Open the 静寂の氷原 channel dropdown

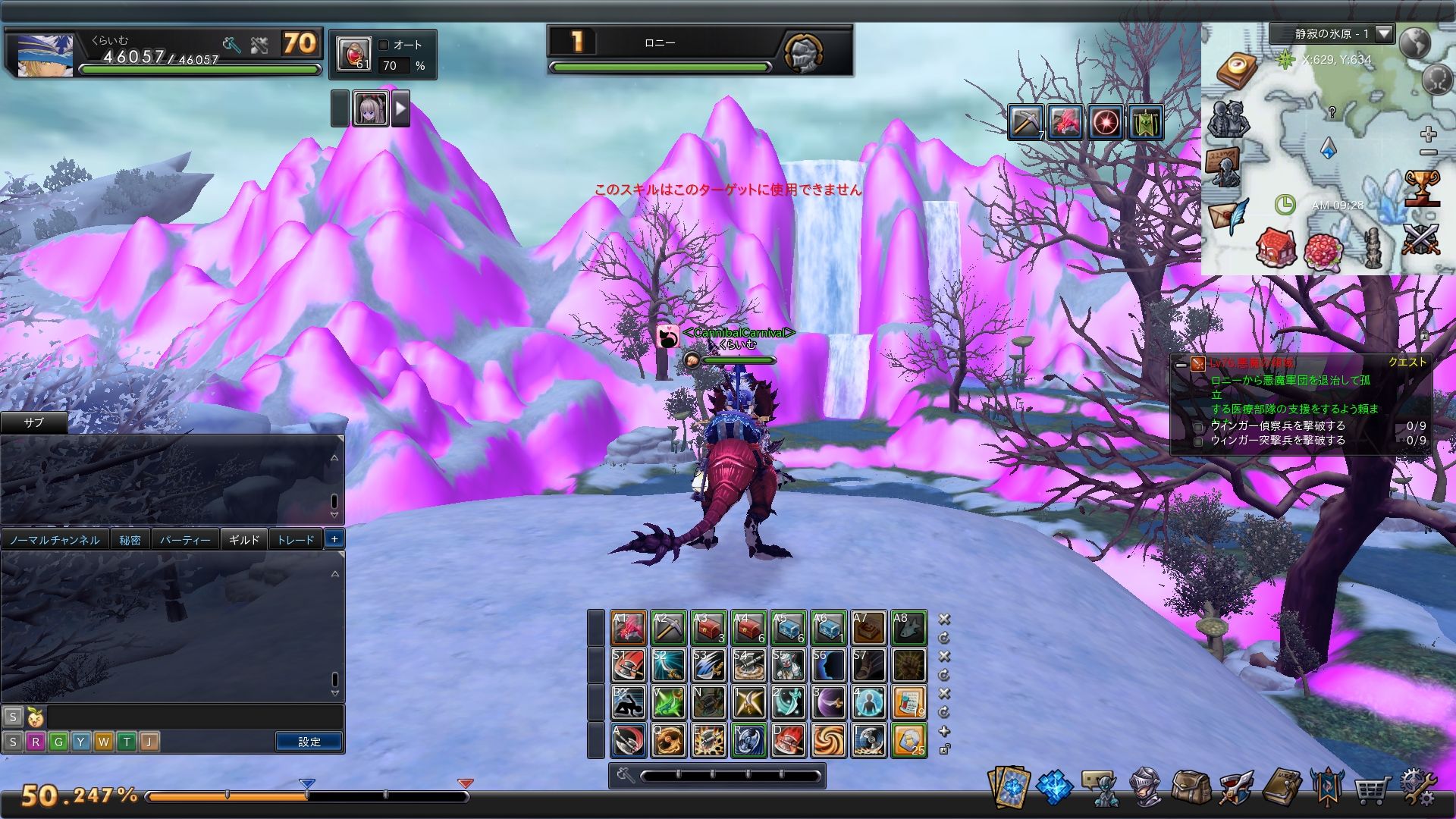(1384, 33)
